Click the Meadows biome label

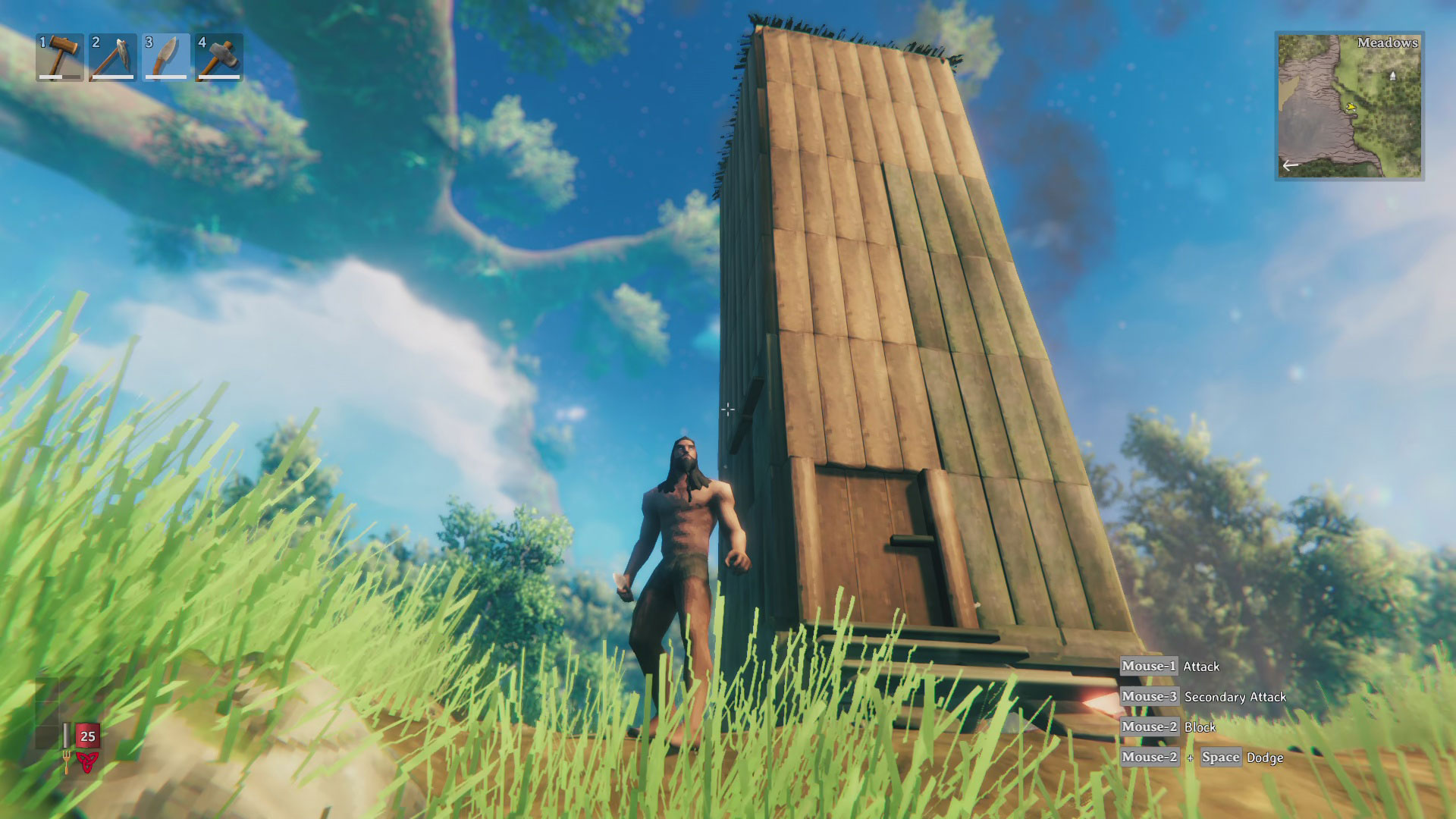[1388, 42]
